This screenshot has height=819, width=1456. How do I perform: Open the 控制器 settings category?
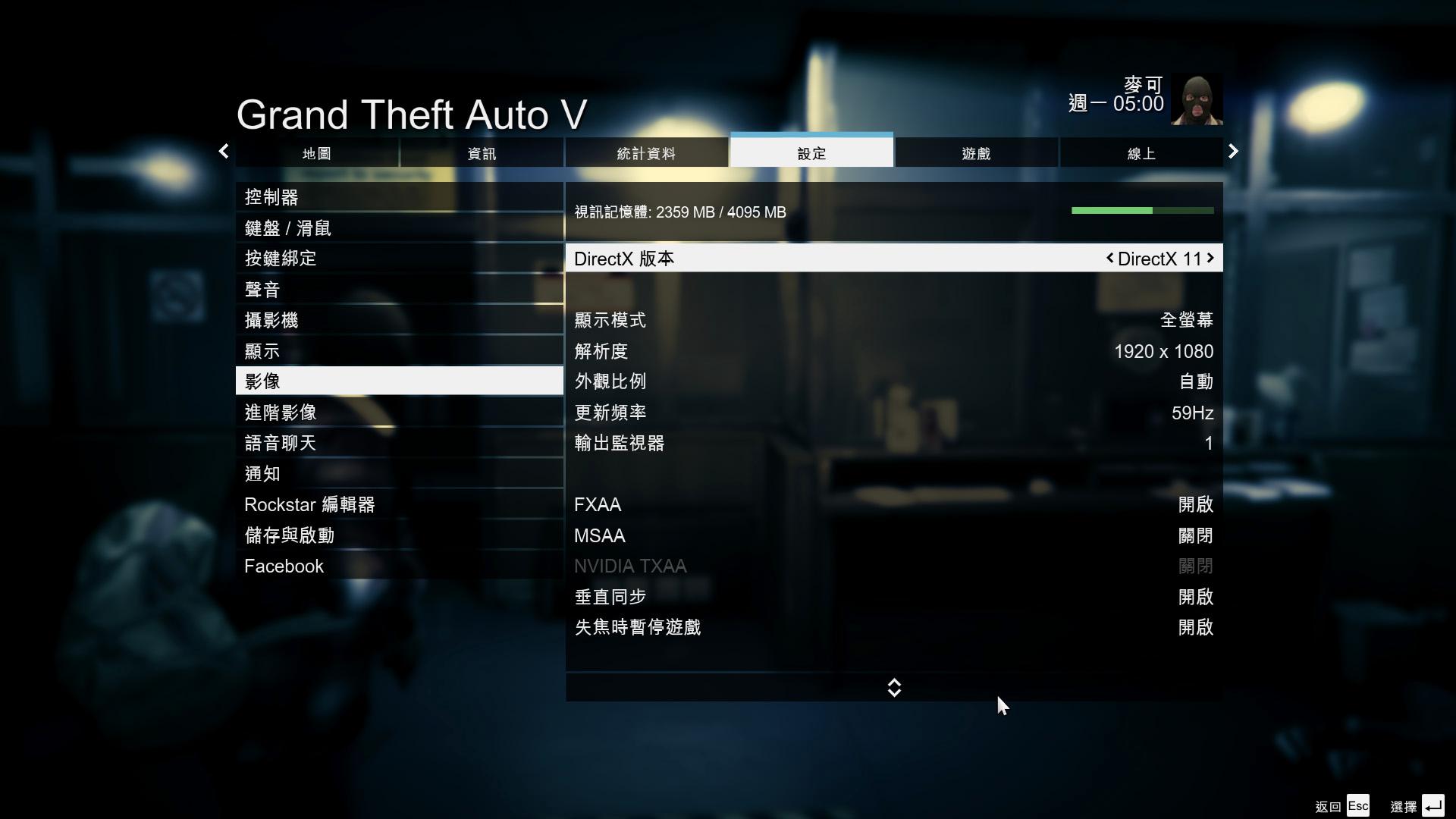[x=399, y=197]
